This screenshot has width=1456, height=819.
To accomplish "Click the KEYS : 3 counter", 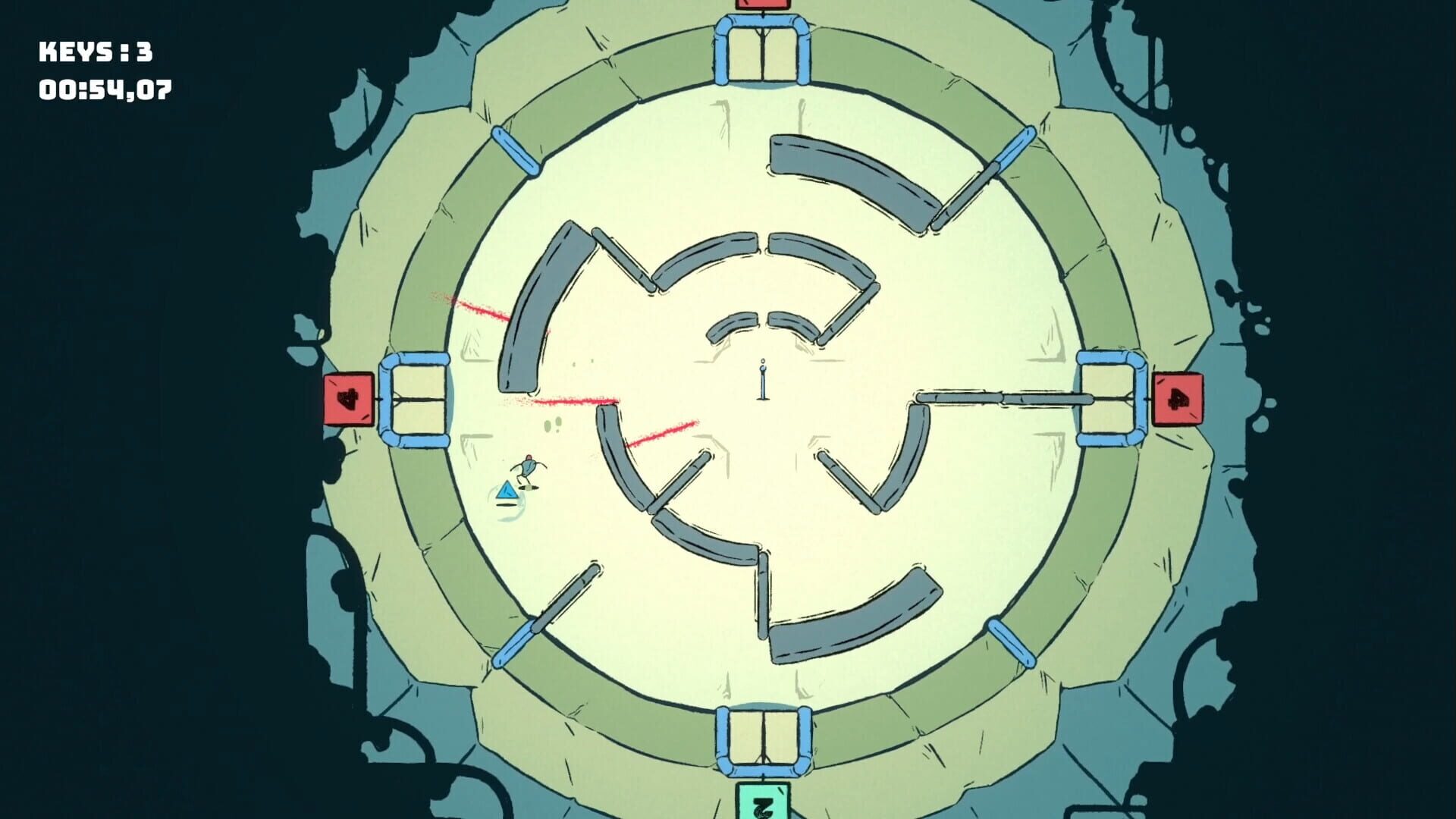I will tap(95, 52).
